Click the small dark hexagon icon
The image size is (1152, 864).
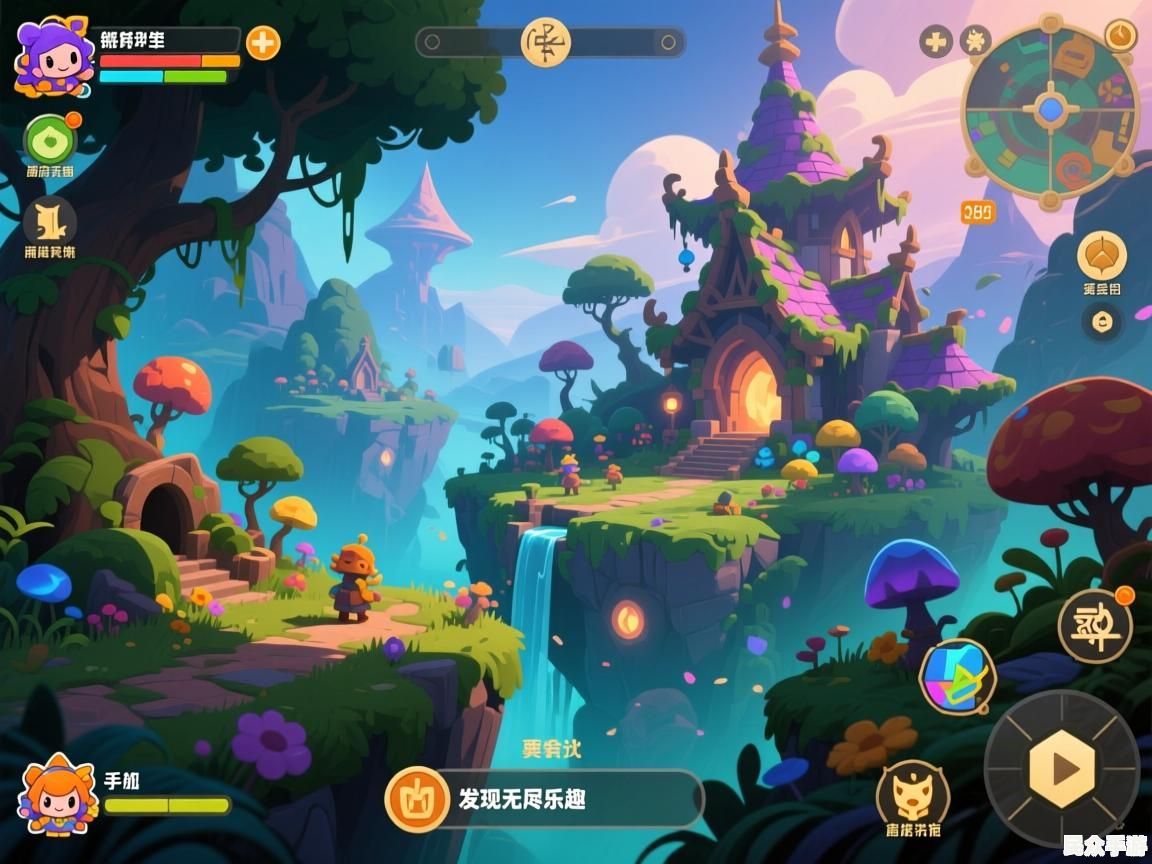tap(1102, 322)
